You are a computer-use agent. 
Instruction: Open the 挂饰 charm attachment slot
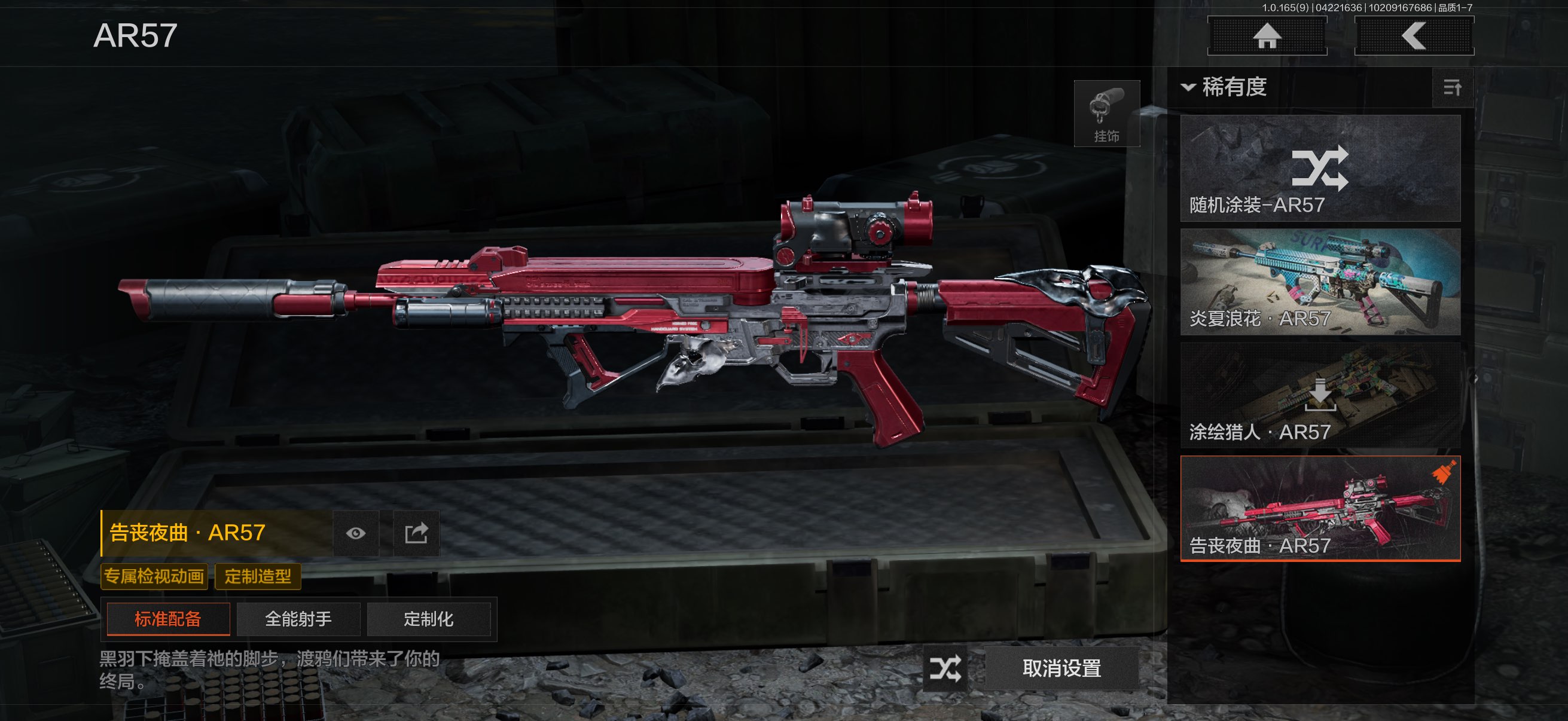point(1106,114)
